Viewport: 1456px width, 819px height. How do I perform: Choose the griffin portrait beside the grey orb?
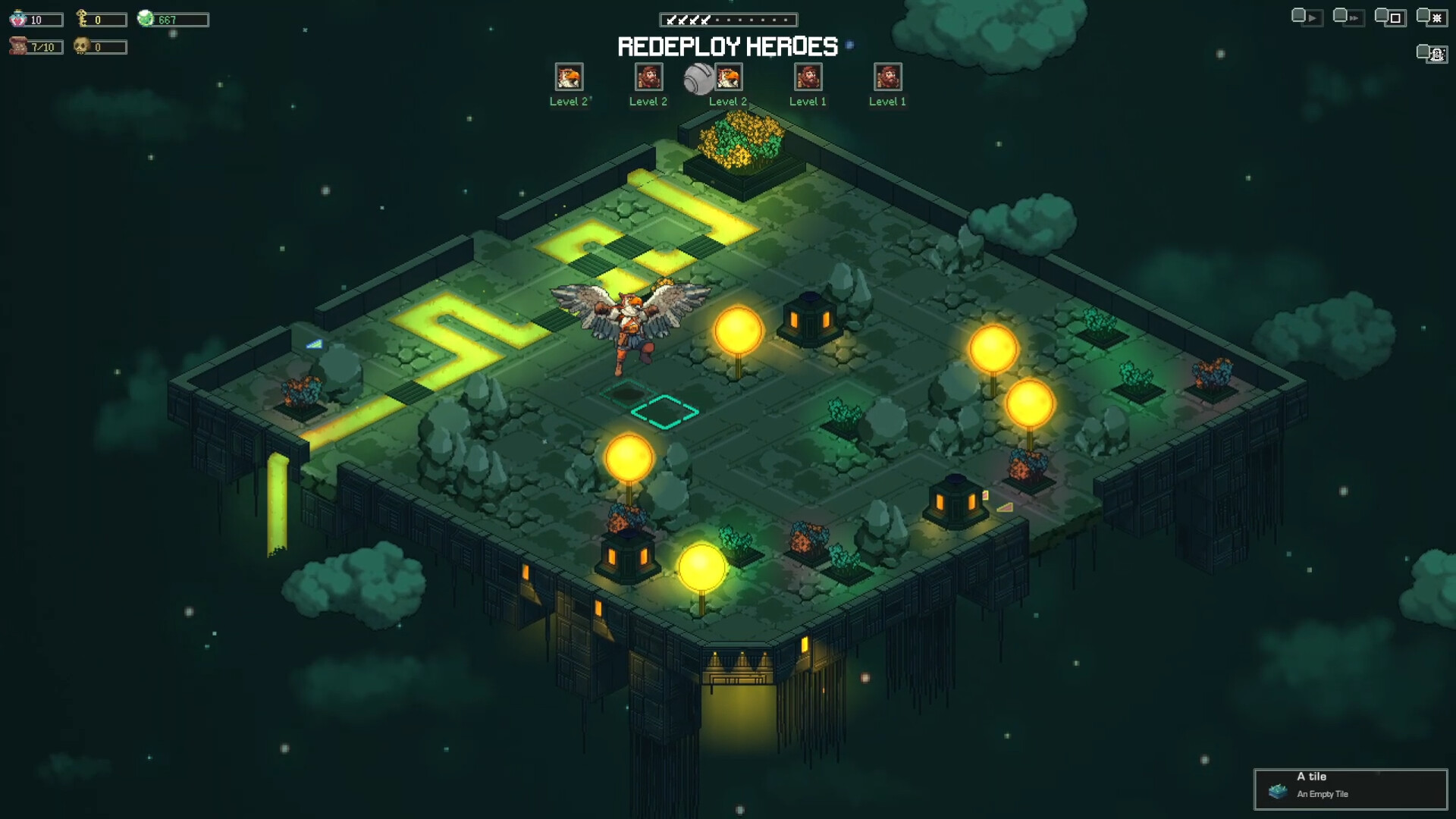[729, 77]
